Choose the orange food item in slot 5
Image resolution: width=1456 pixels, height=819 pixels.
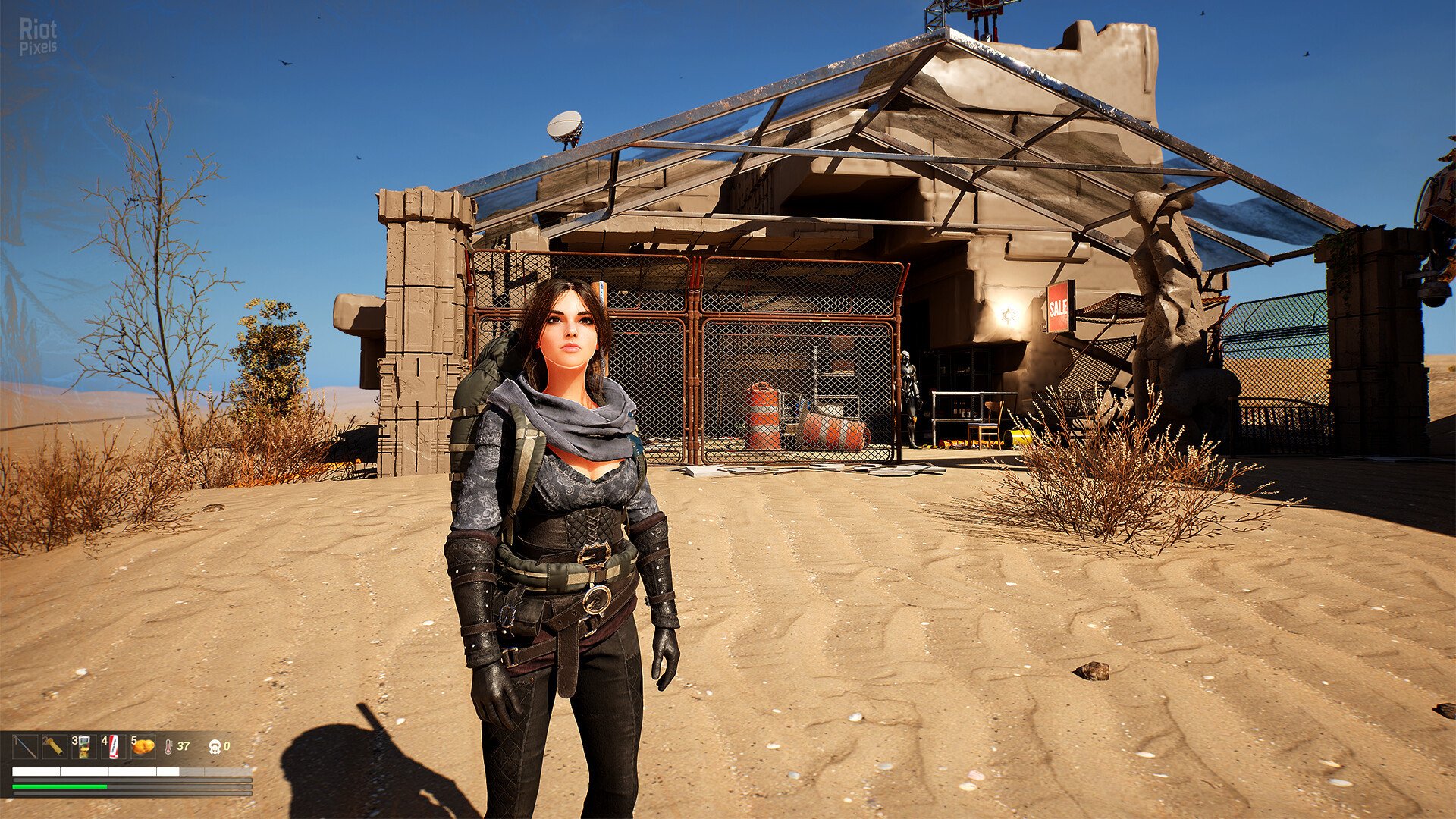[x=143, y=747]
